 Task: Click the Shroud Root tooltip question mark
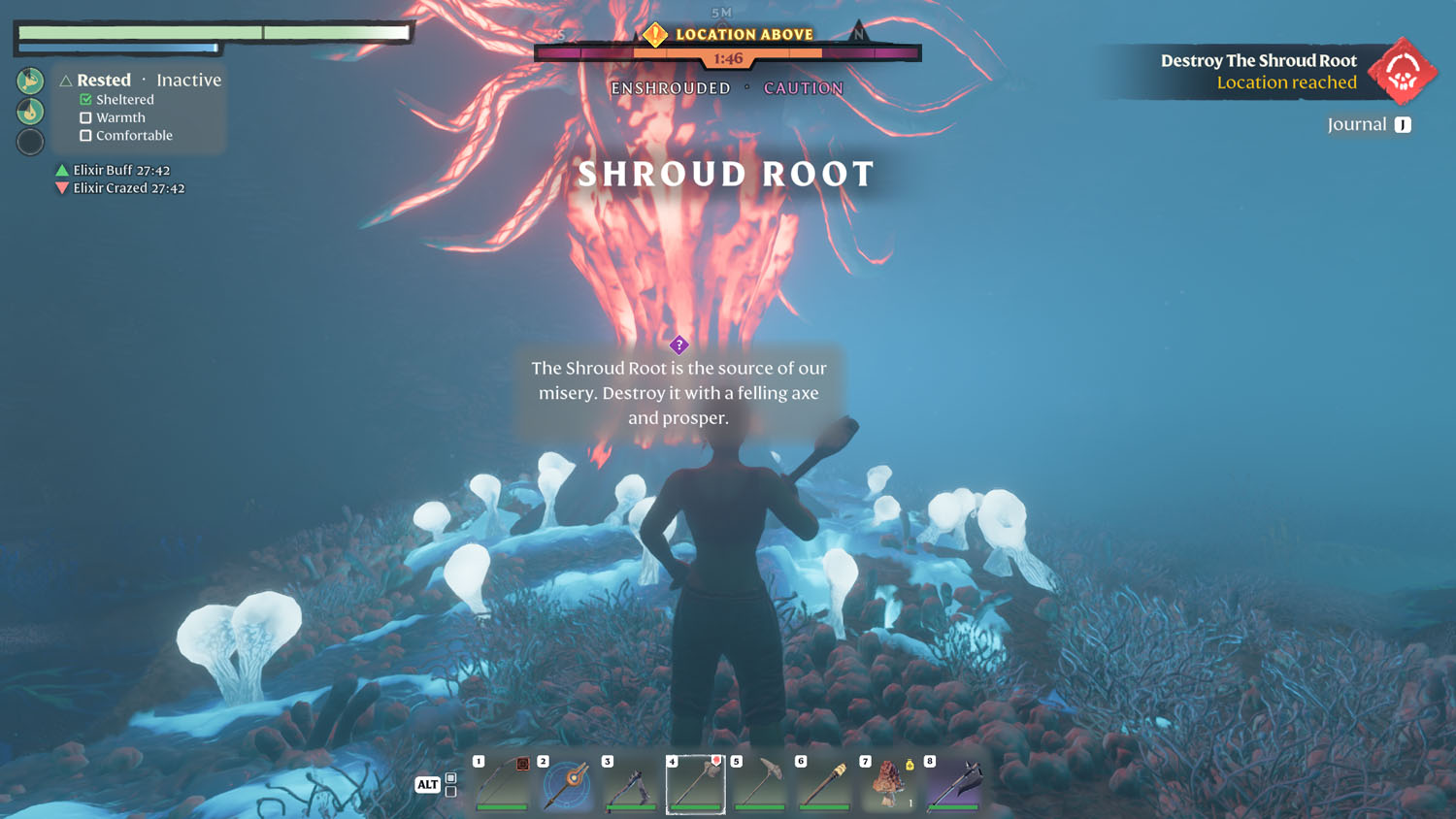(x=679, y=344)
